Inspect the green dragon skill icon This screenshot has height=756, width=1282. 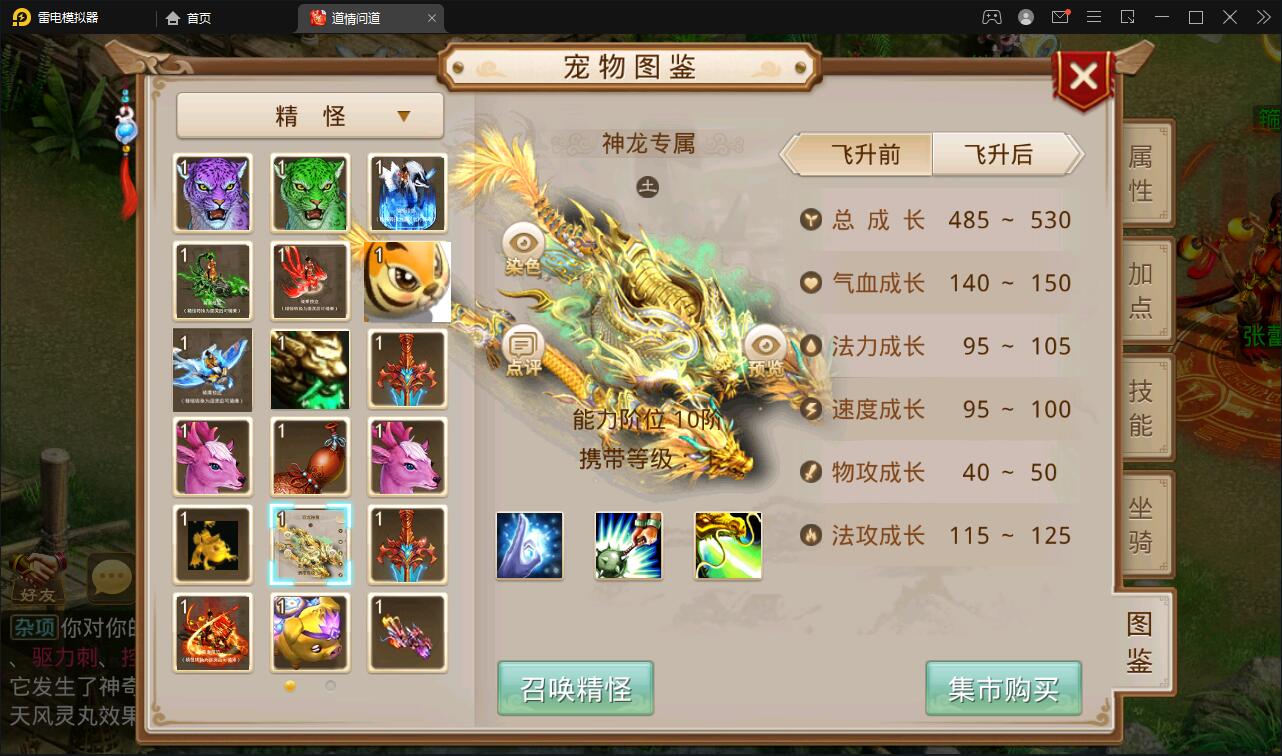pyautogui.click(x=728, y=545)
